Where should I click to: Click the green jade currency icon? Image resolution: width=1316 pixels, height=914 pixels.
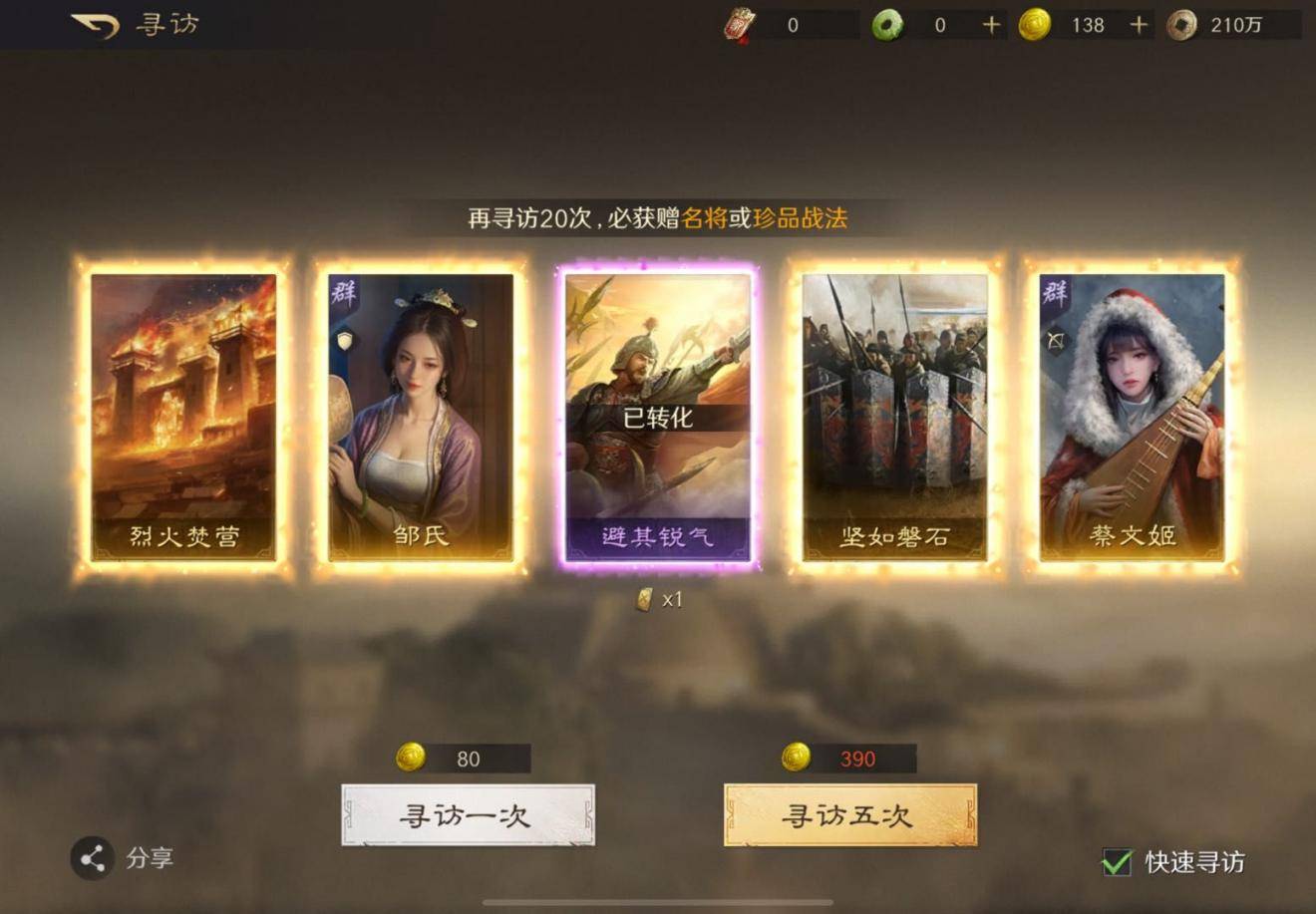(x=890, y=25)
